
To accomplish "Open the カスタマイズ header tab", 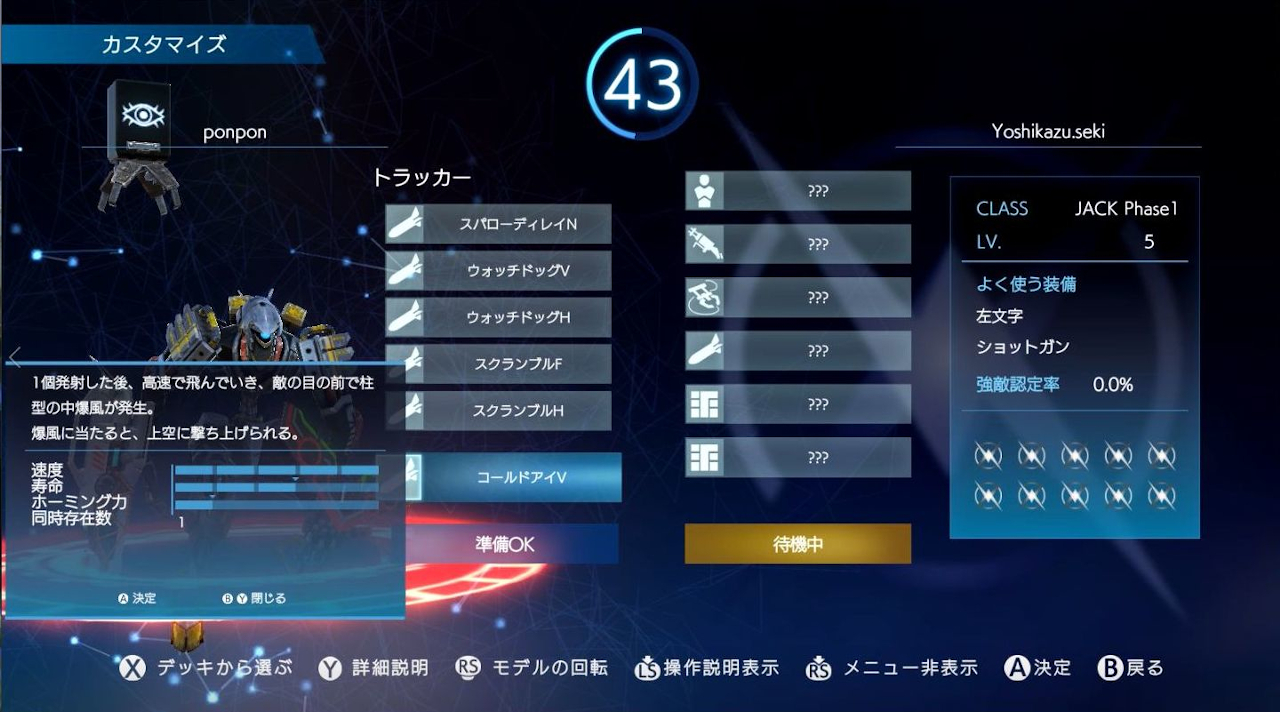I will (163, 45).
